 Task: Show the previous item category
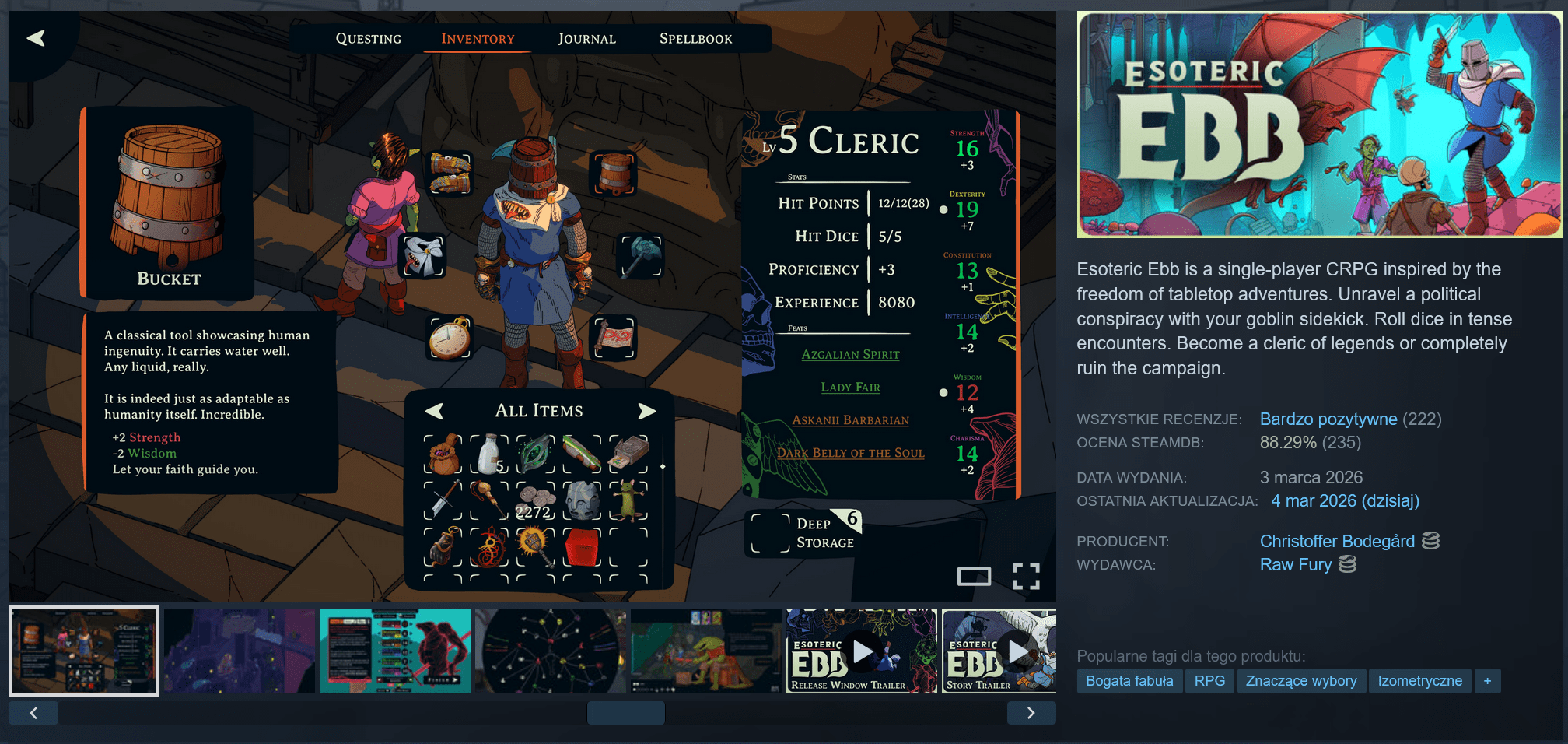[434, 411]
